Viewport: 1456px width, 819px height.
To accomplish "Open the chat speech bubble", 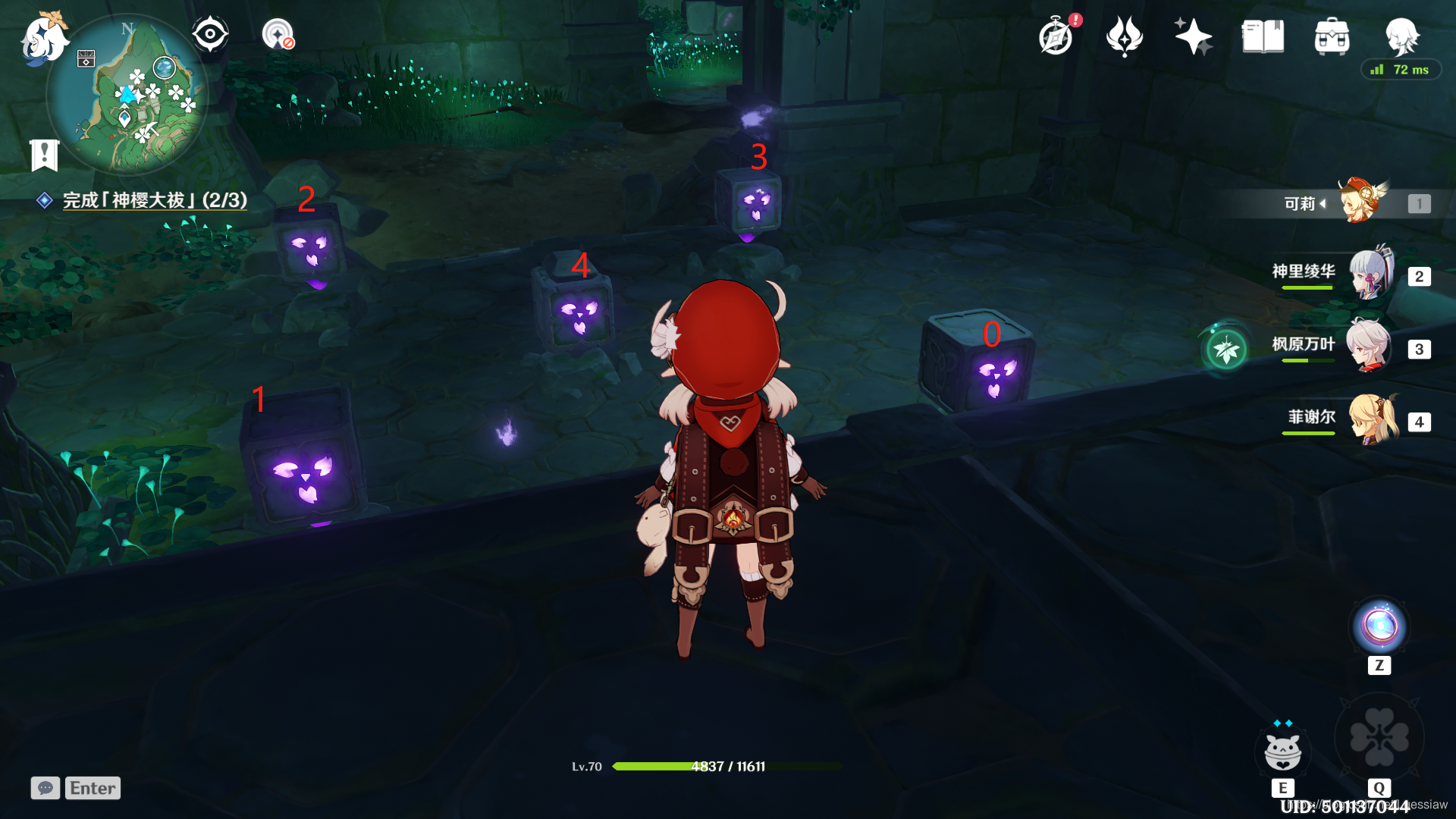I will pyautogui.click(x=45, y=788).
